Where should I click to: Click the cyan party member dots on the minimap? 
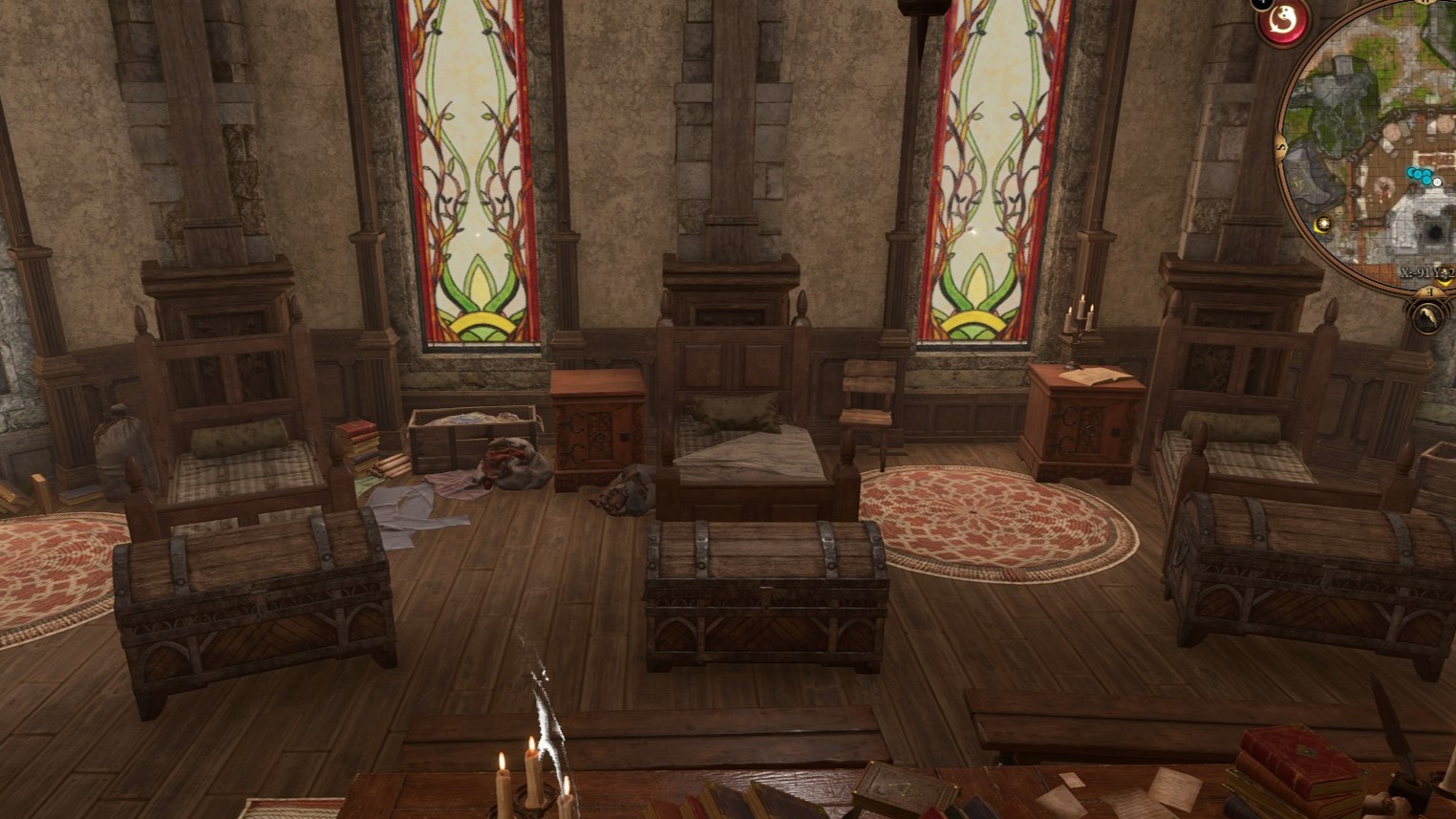tap(1421, 174)
